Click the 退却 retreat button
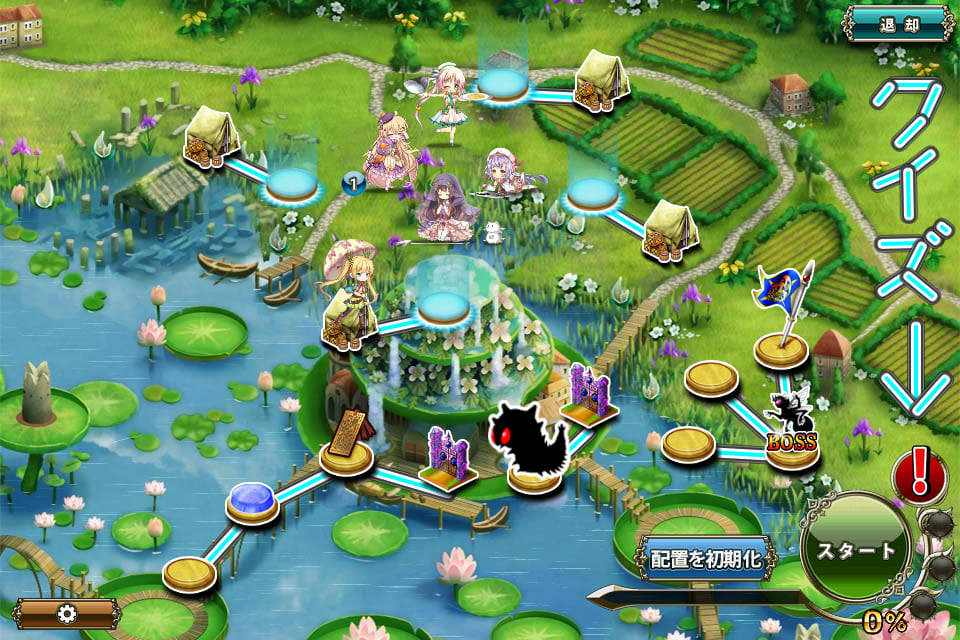The width and height of the screenshot is (960, 640). [899, 23]
